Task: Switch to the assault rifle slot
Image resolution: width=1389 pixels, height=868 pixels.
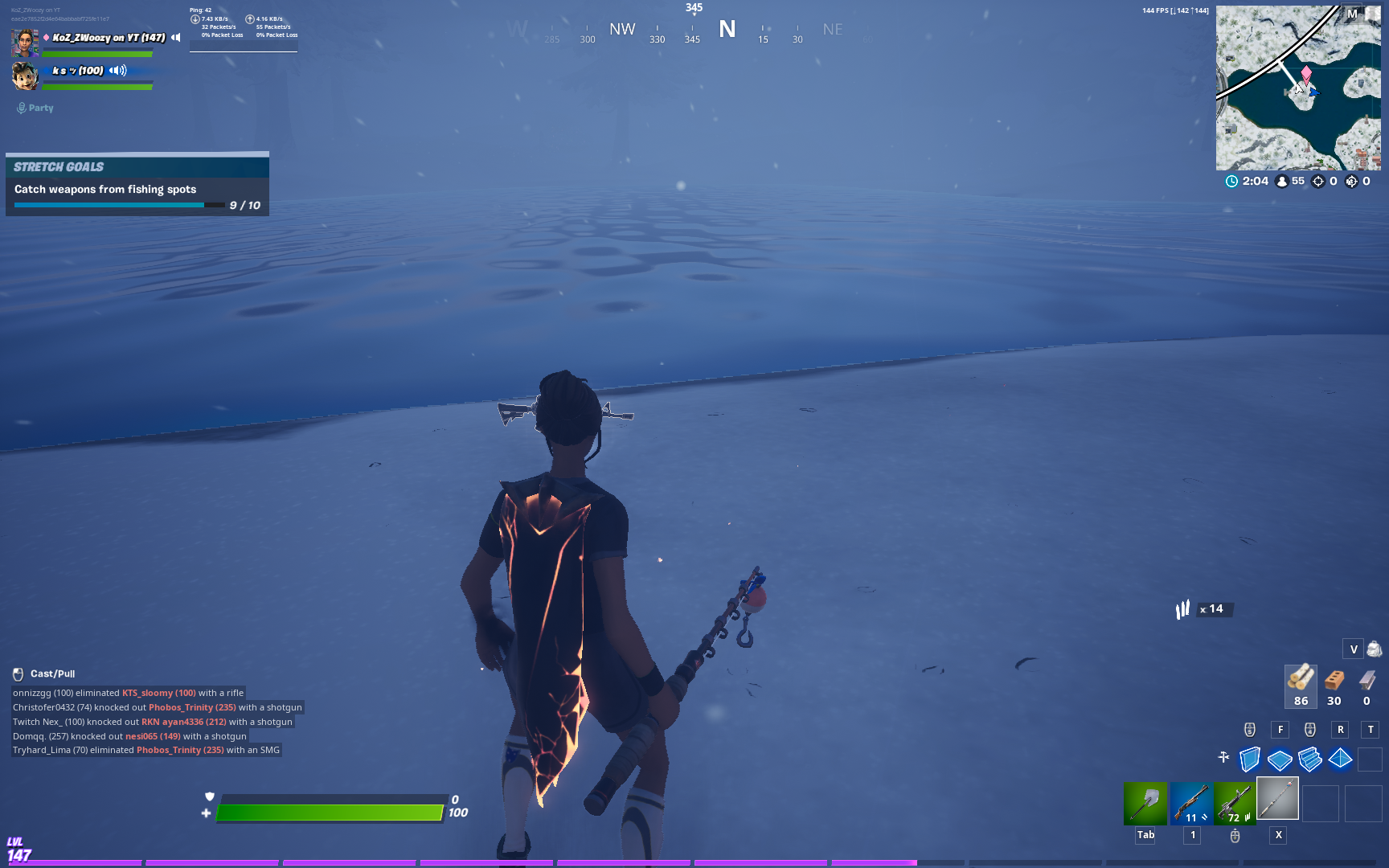Action: point(1234,803)
